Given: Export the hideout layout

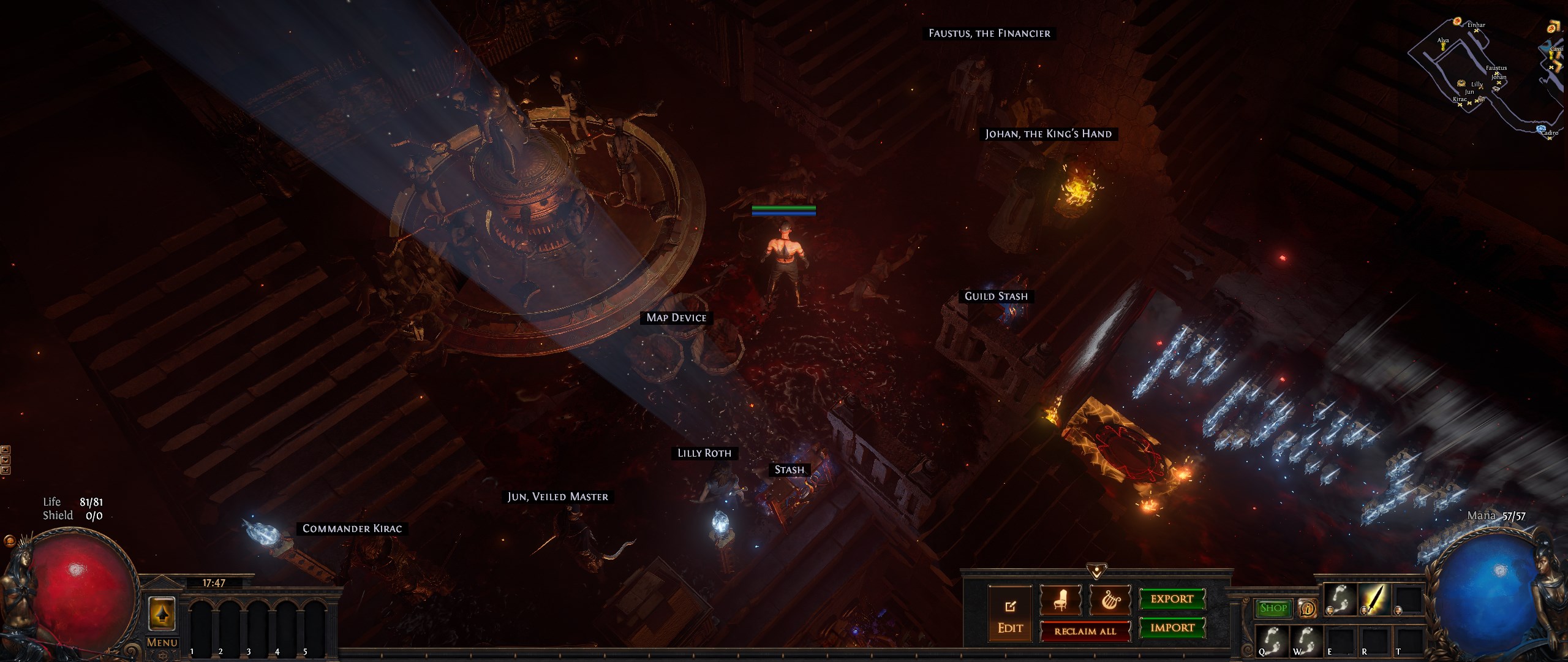Looking at the screenshot, I should point(1172,599).
